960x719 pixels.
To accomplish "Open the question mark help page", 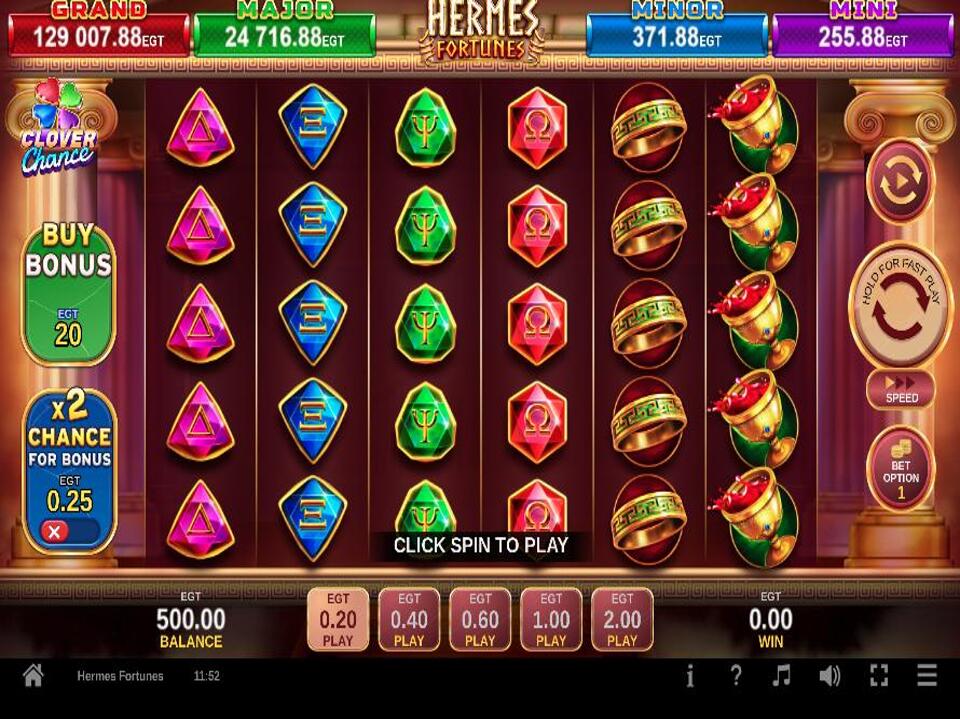I will [x=736, y=676].
